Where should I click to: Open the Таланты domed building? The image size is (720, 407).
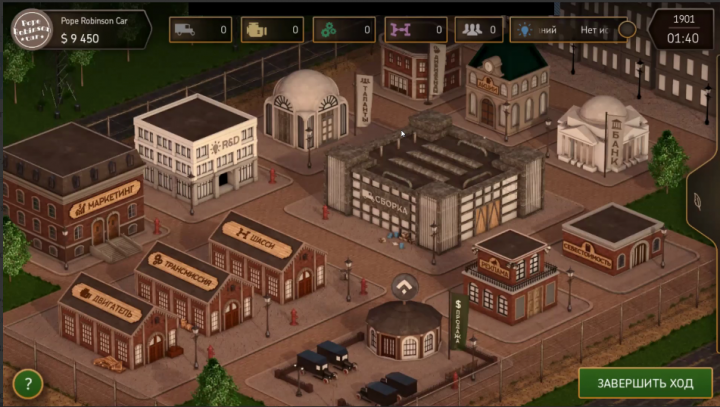305,110
